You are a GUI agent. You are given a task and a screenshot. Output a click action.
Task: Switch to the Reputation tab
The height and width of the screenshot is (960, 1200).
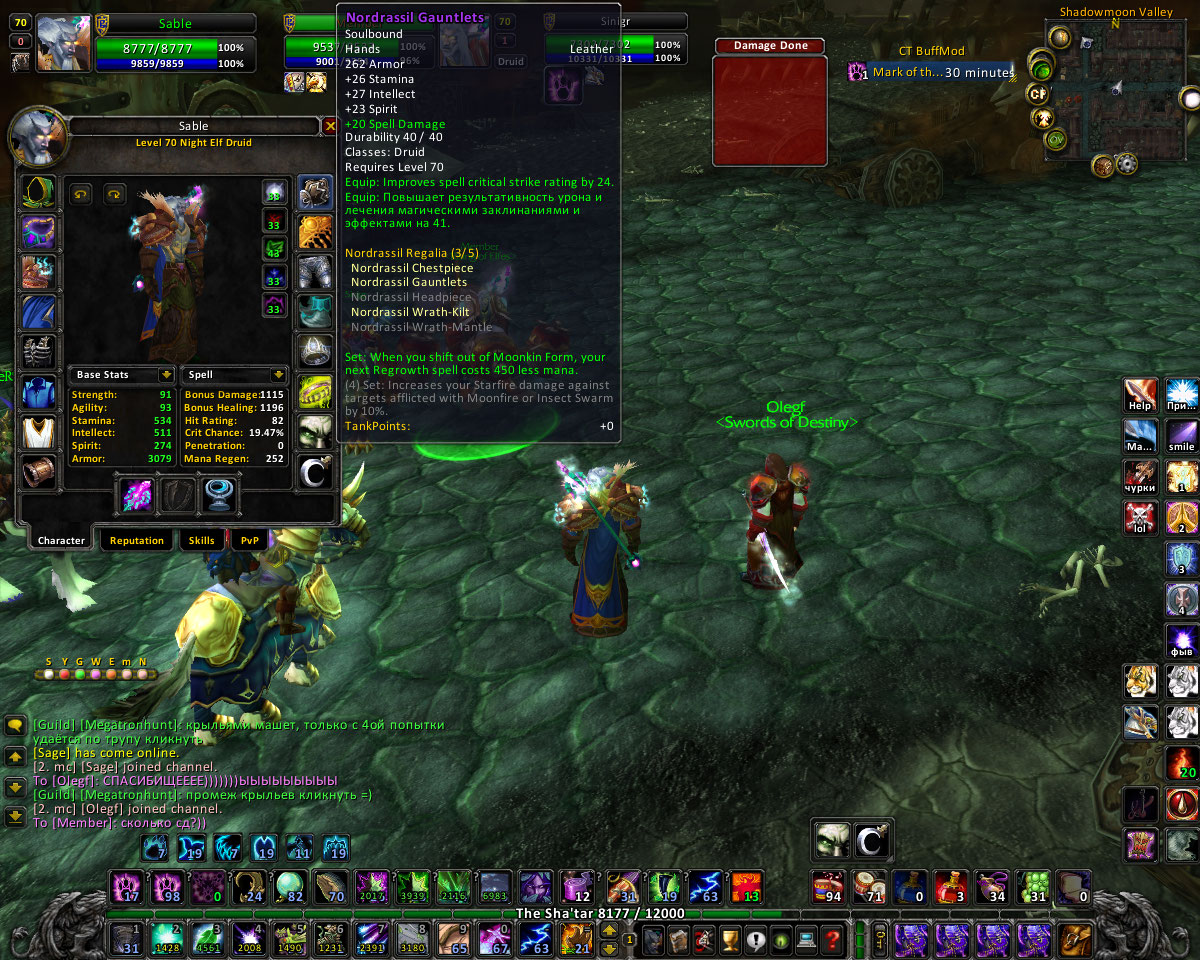click(x=137, y=540)
